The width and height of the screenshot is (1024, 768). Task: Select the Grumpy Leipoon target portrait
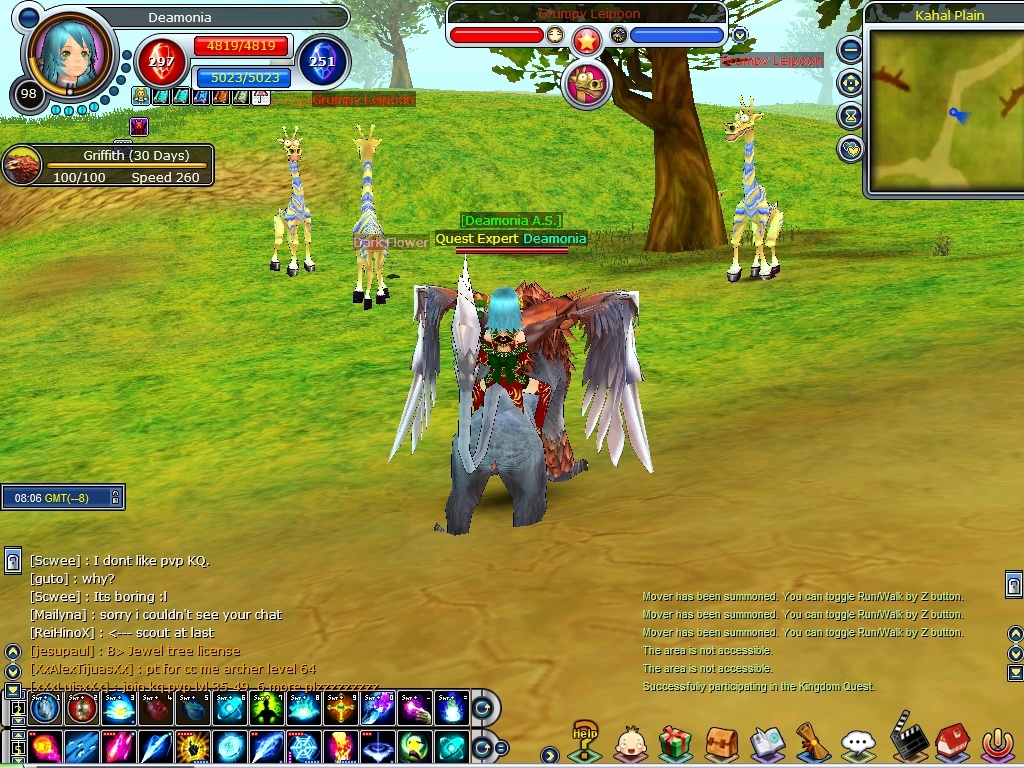coord(588,84)
